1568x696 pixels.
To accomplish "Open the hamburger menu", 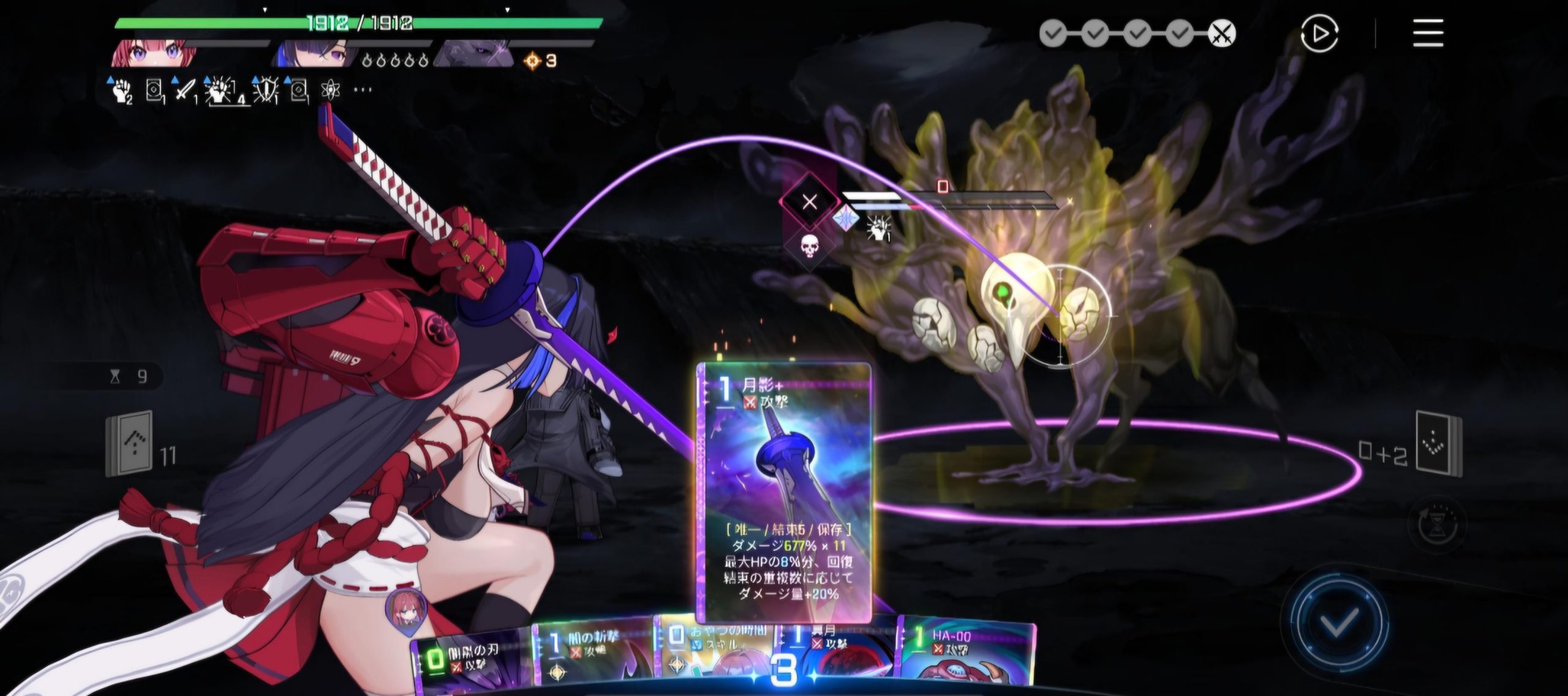I will coord(1428,33).
